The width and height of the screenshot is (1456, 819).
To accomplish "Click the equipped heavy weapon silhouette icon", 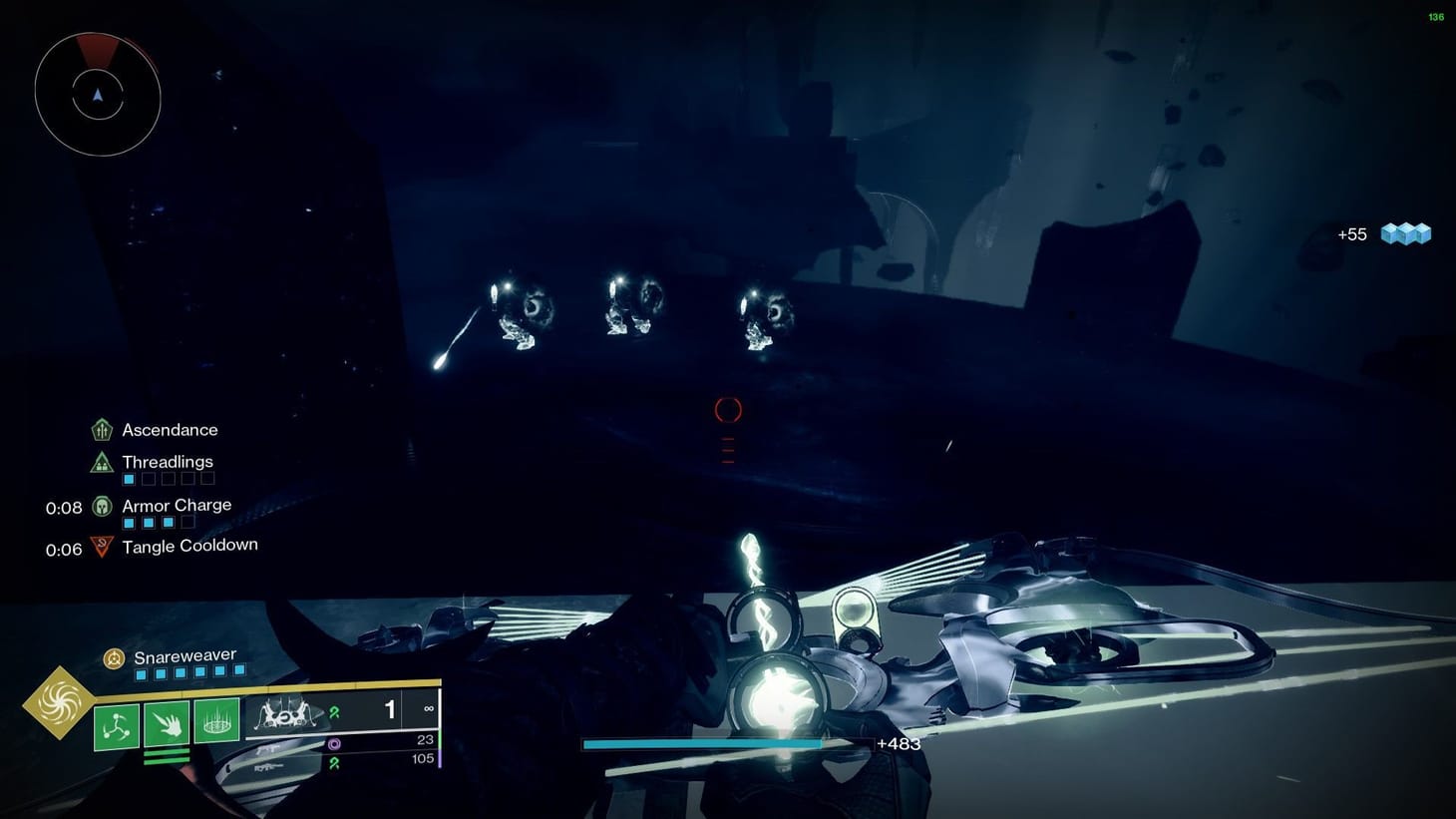I will click(286, 716).
